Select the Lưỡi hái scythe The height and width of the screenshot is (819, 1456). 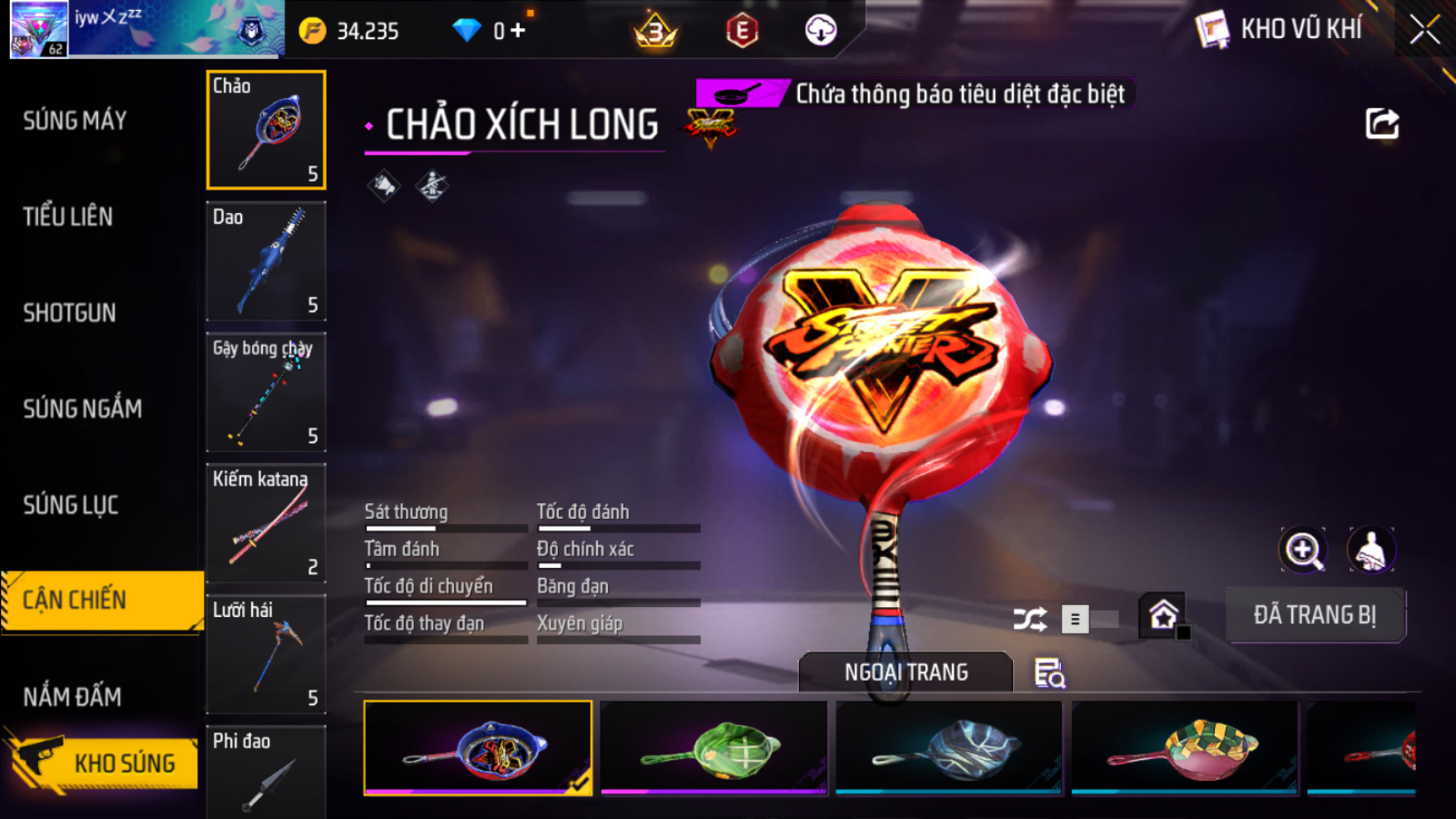tap(266, 654)
